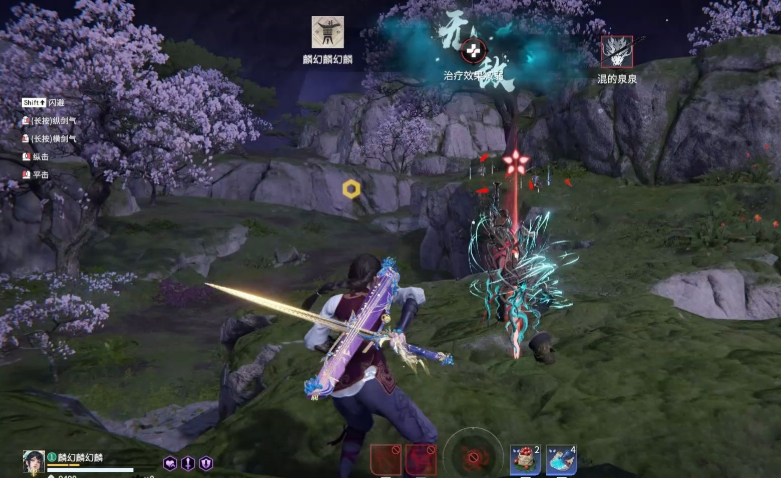Click the 麟幻麟幻麟 player emblem icon
Image resolution: width=781 pixels, height=478 pixels.
pos(327,32)
